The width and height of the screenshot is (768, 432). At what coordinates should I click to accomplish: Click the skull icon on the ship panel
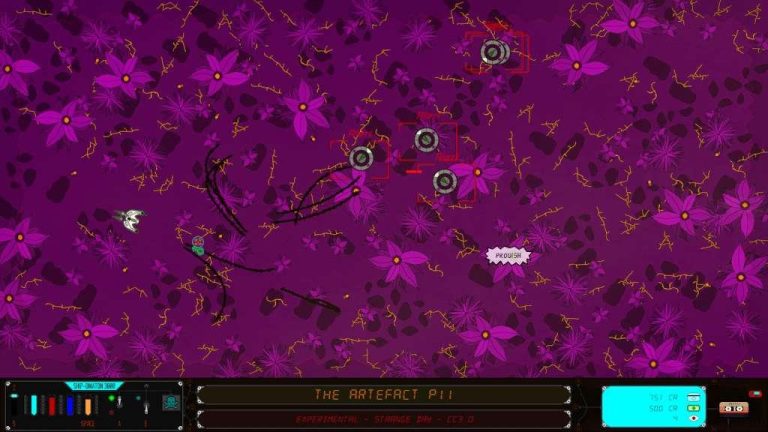click(x=170, y=403)
